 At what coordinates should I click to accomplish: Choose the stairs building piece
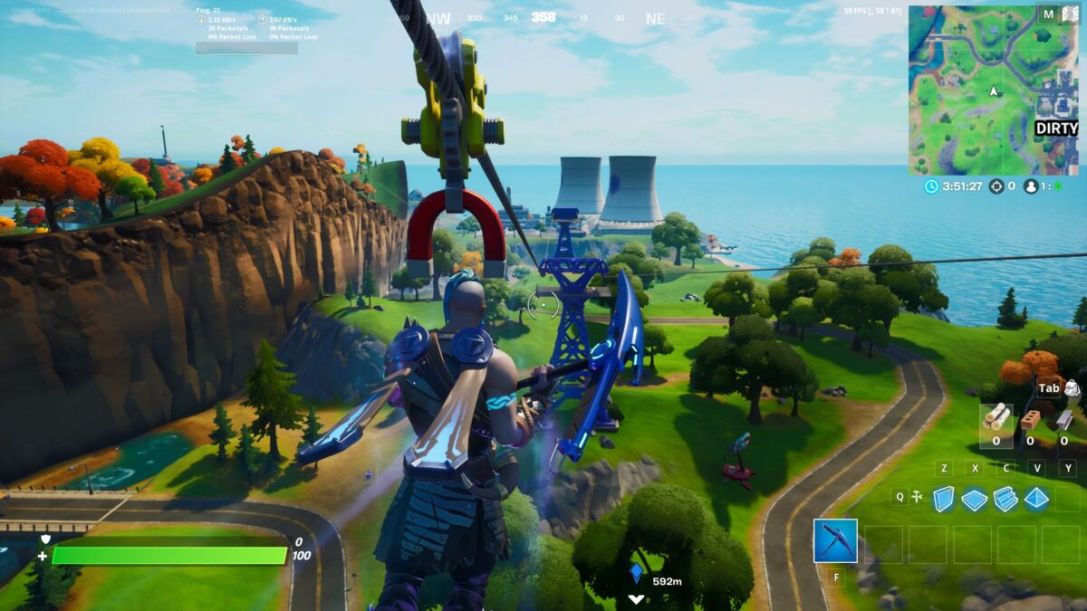(1005, 498)
